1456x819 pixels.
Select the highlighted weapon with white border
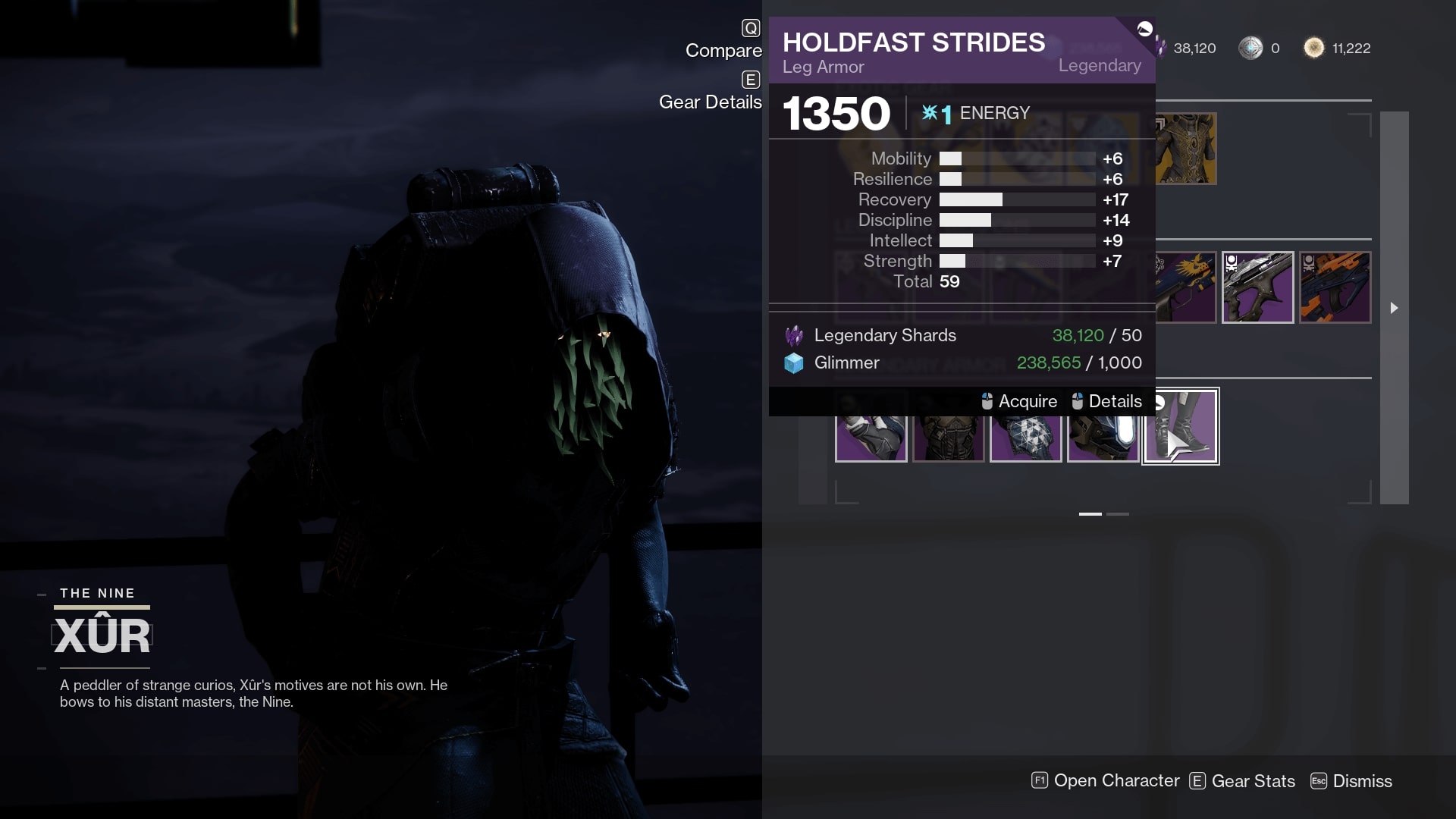[x=1258, y=287]
